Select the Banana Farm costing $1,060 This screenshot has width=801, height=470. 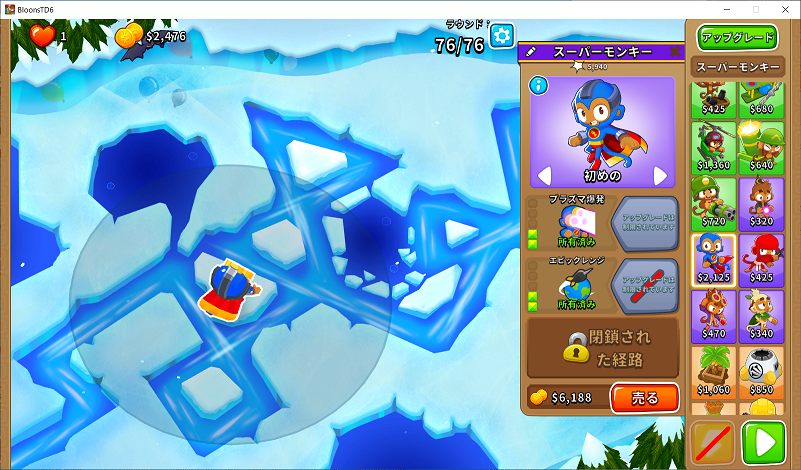tap(712, 372)
